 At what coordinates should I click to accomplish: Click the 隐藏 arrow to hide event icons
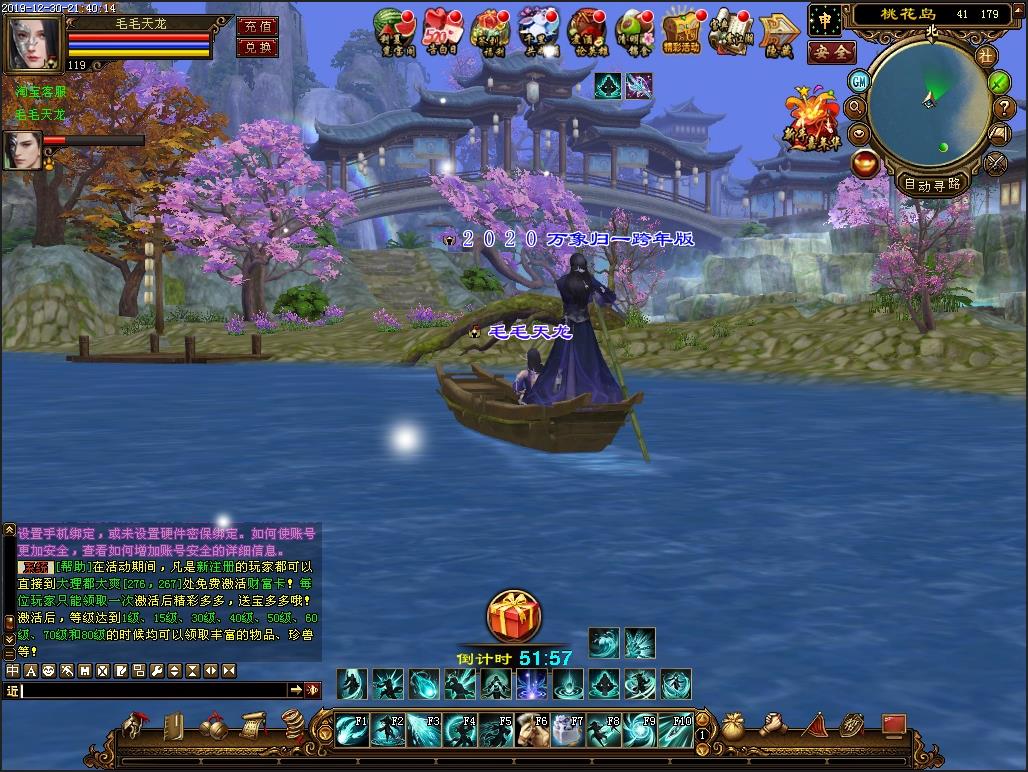(778, 33)
